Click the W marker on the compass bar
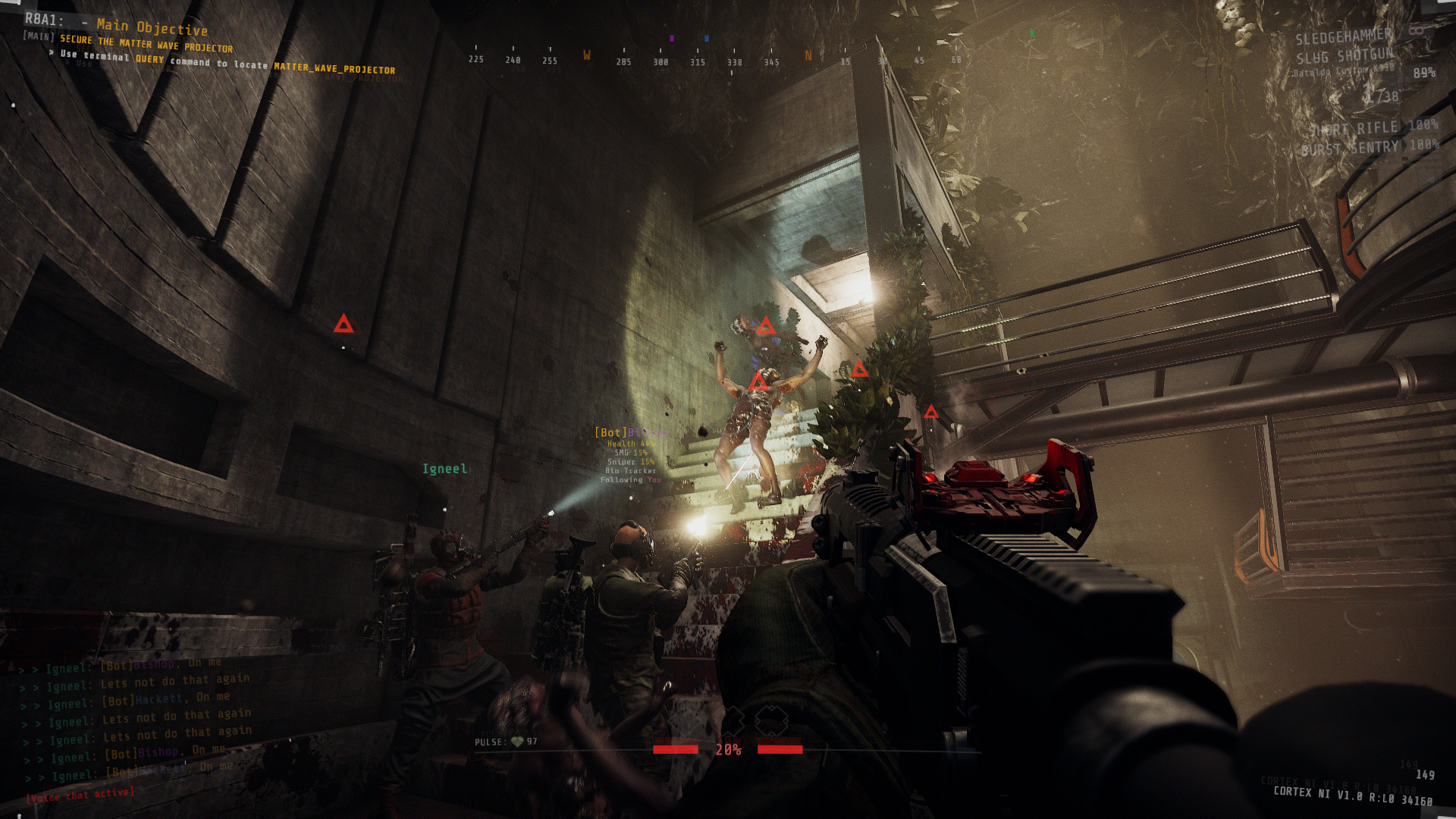This screenshot has width=1456, height=819. (x=585, y=56)
